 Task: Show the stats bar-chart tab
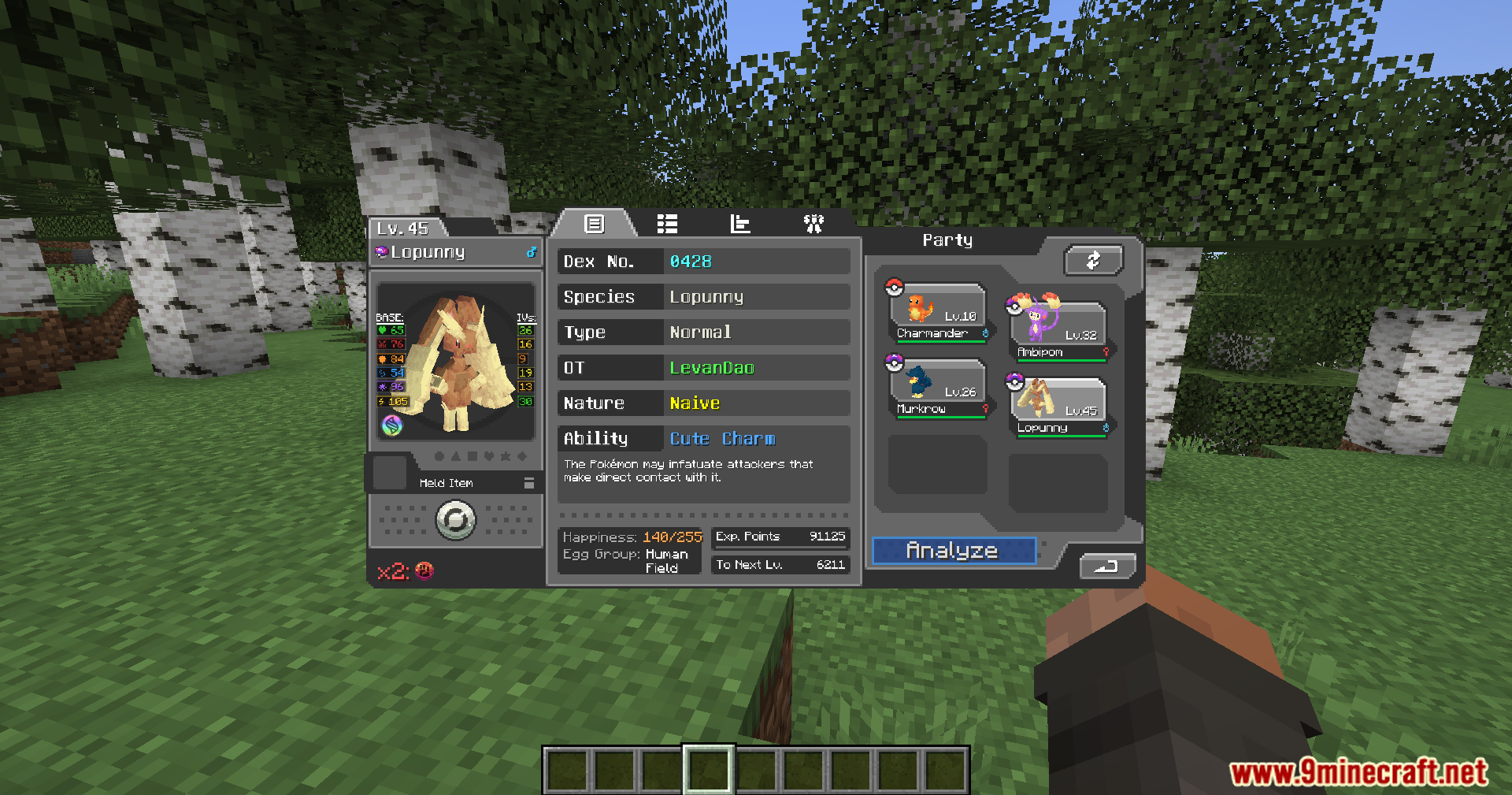click(740, 225)
